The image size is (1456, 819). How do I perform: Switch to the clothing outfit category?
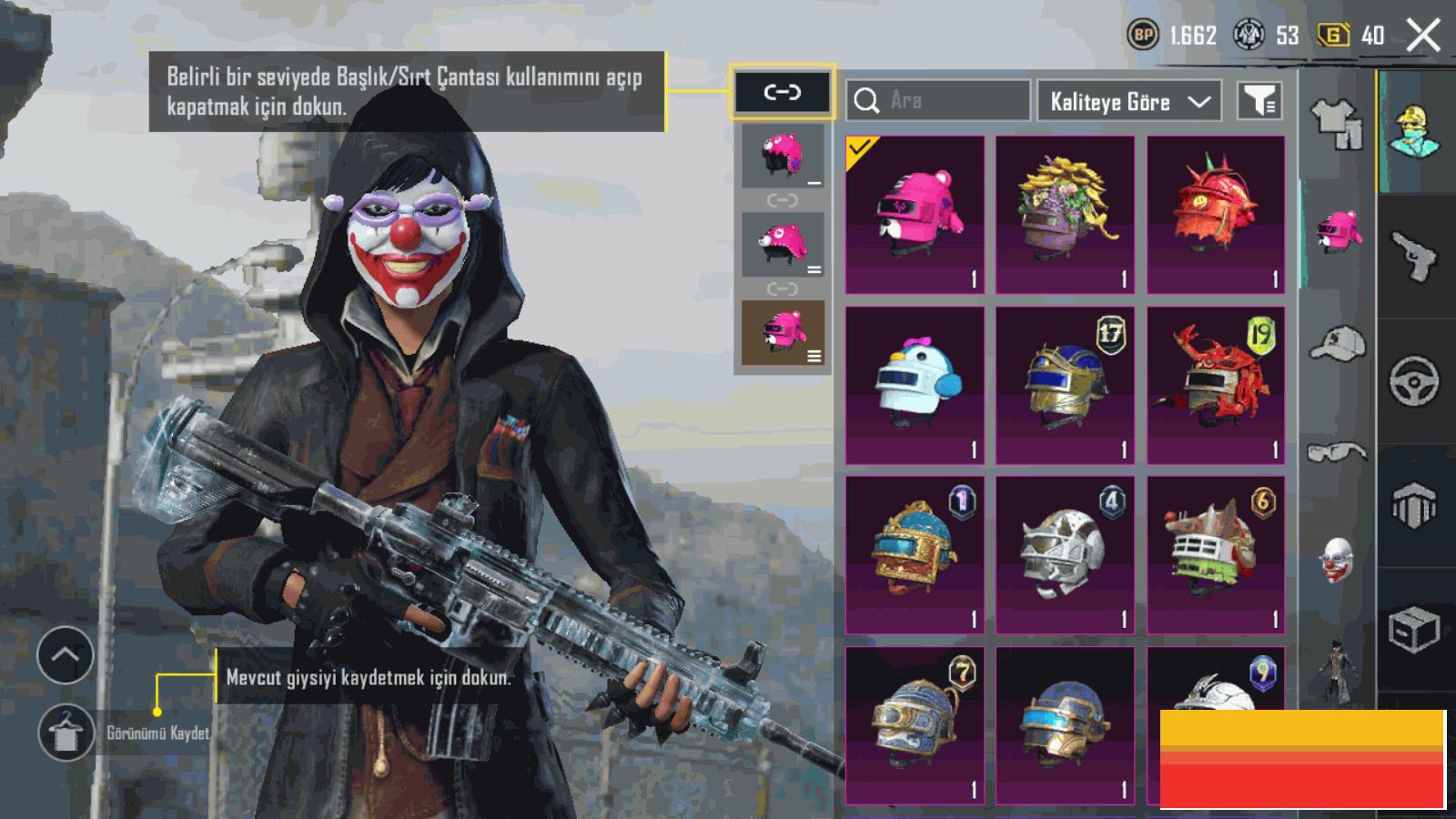coord(1337,124)
